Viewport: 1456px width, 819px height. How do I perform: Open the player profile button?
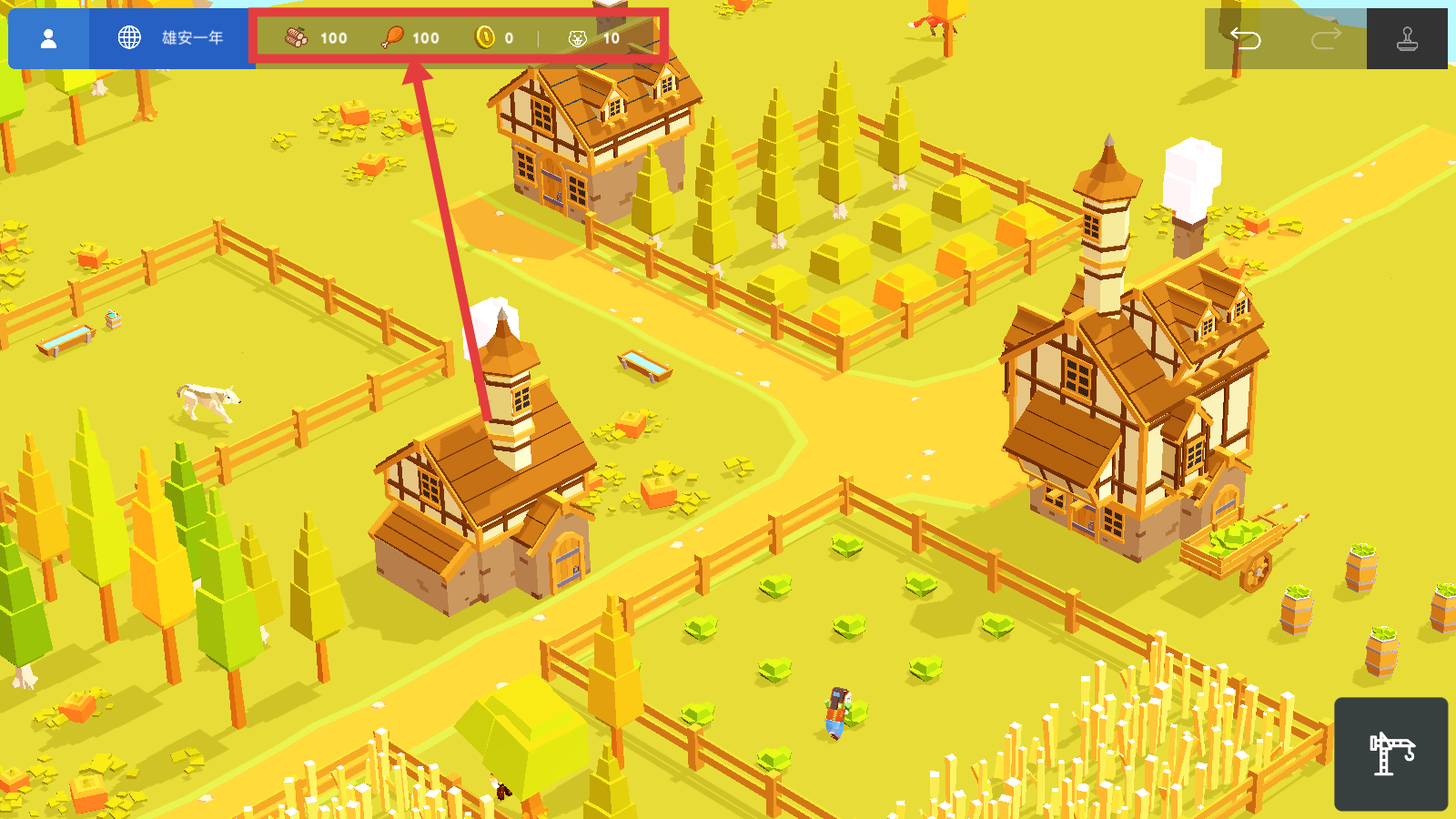coord(49,38)
